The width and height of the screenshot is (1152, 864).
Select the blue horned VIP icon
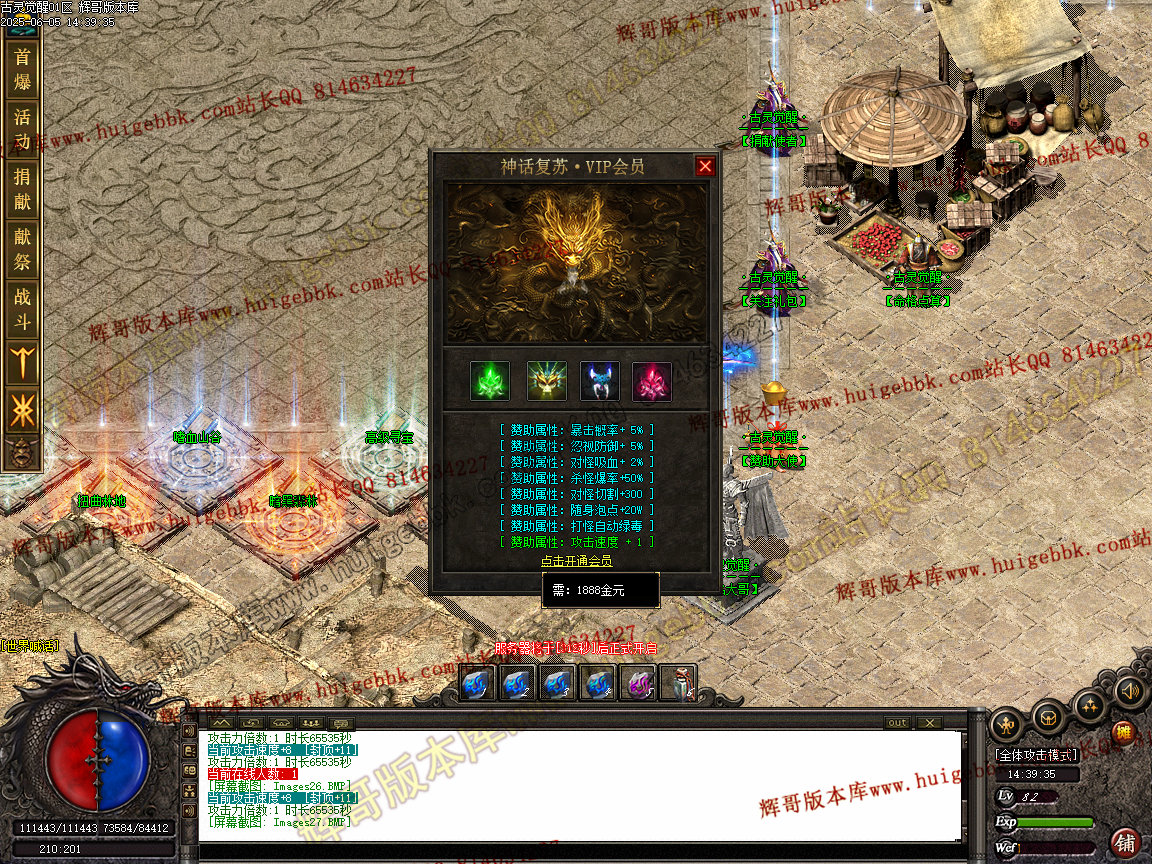pyautogui.click(x=600, y=381)
